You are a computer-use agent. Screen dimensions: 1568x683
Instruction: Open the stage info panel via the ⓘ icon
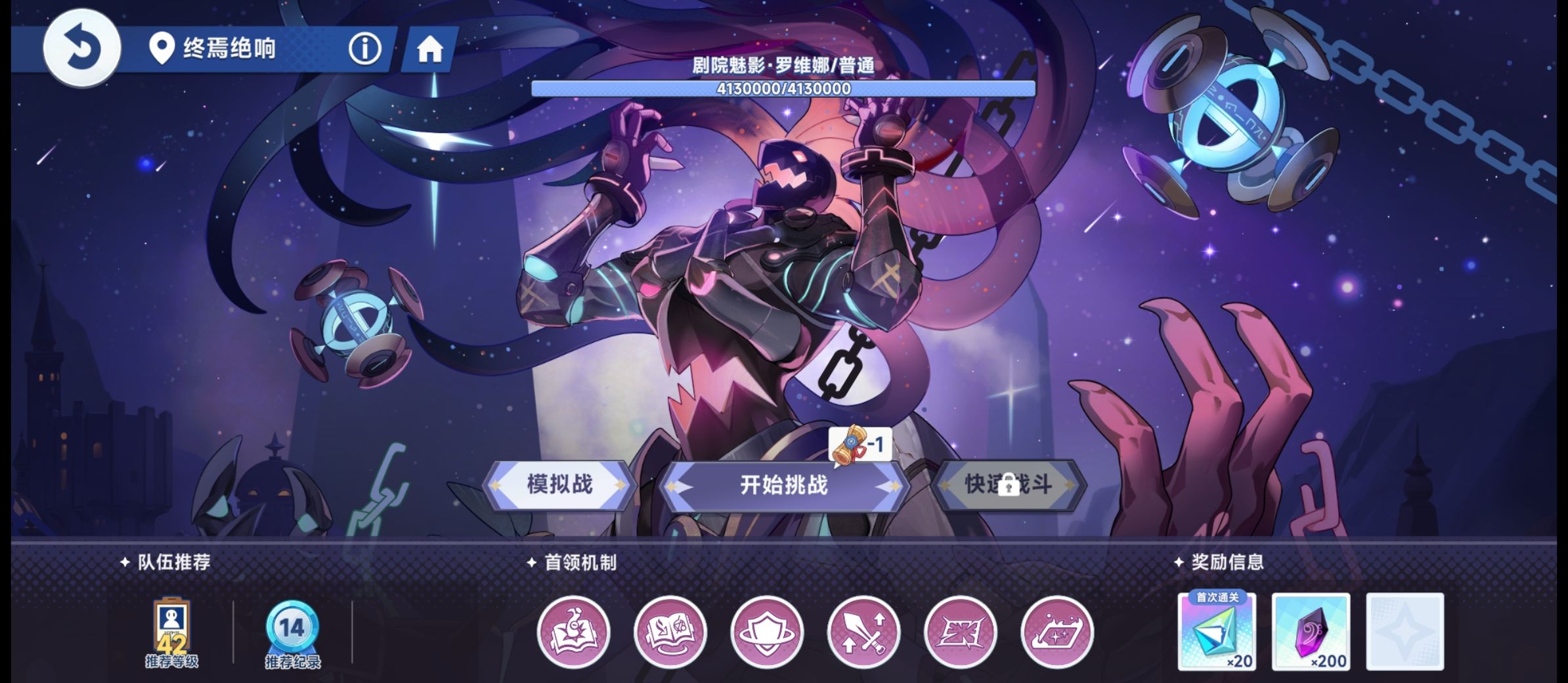[365, 47]
